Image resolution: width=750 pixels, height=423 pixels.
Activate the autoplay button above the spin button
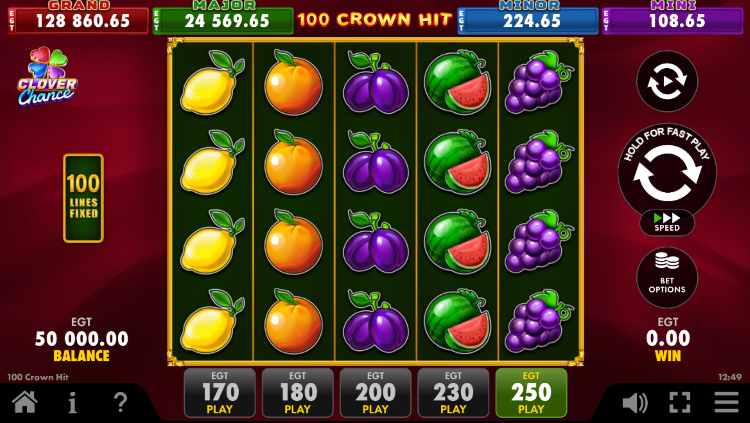[x=666, y=82]
